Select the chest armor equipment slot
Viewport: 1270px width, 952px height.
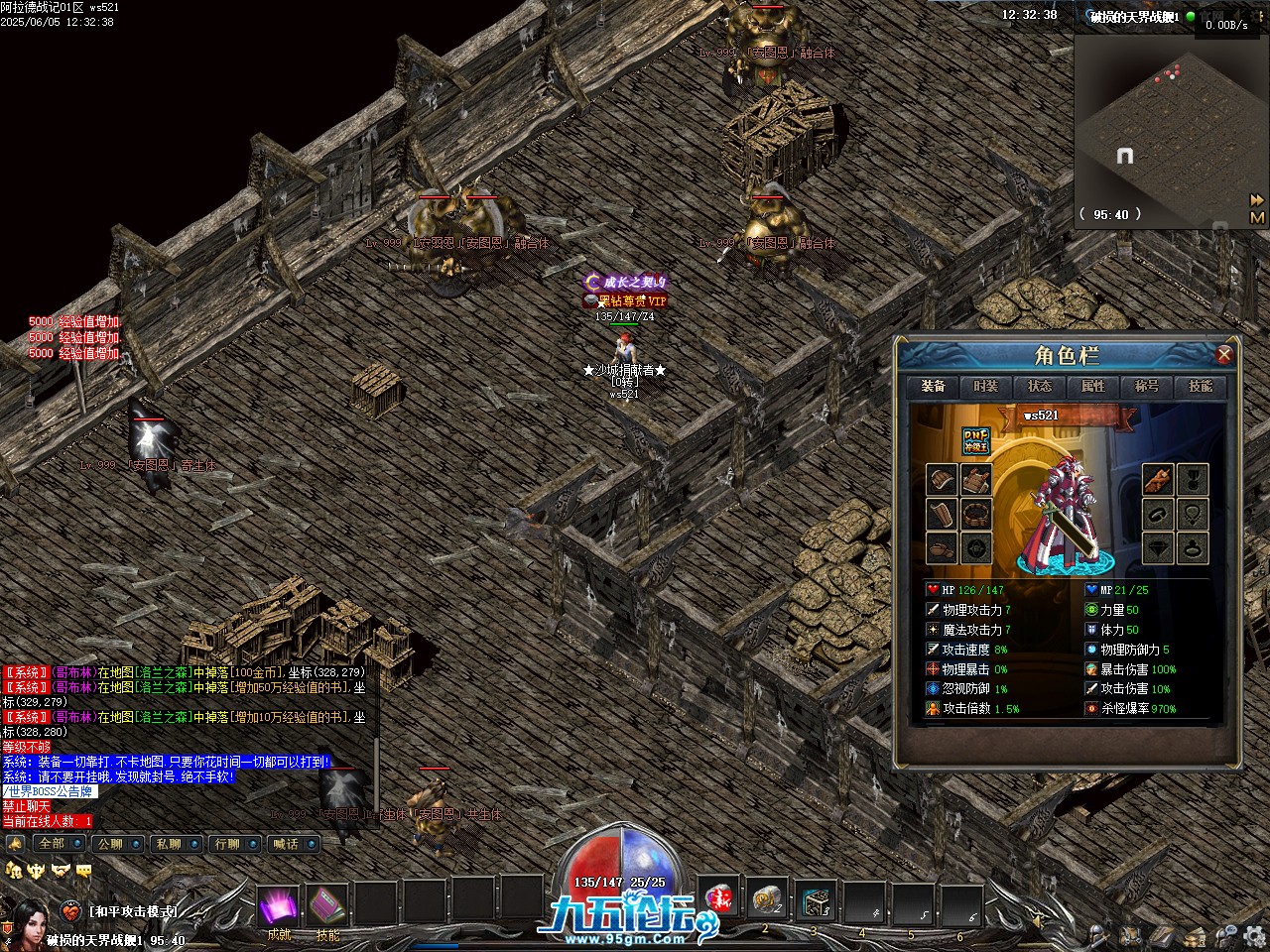click(976, 481)
